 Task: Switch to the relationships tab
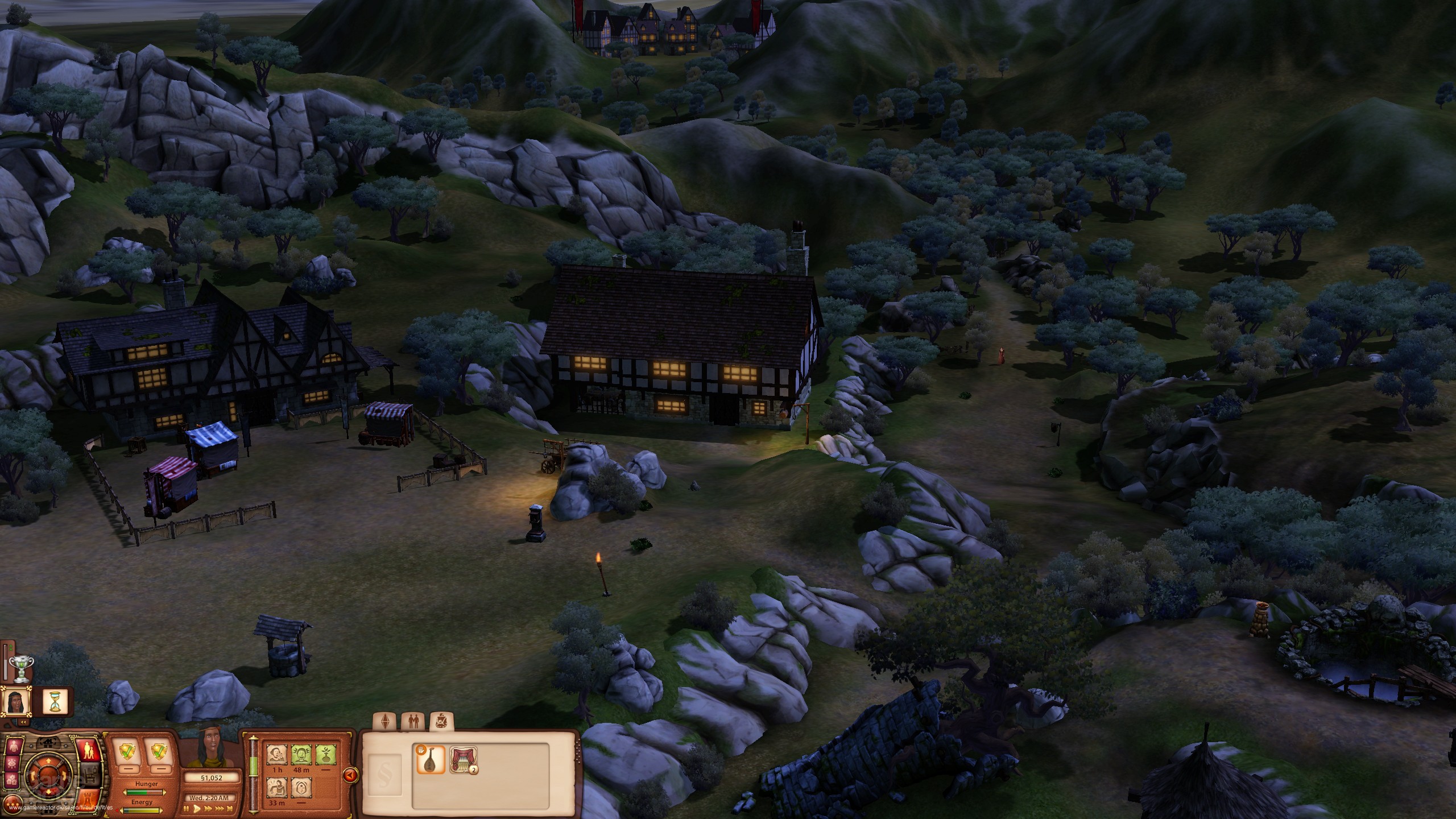413,721
